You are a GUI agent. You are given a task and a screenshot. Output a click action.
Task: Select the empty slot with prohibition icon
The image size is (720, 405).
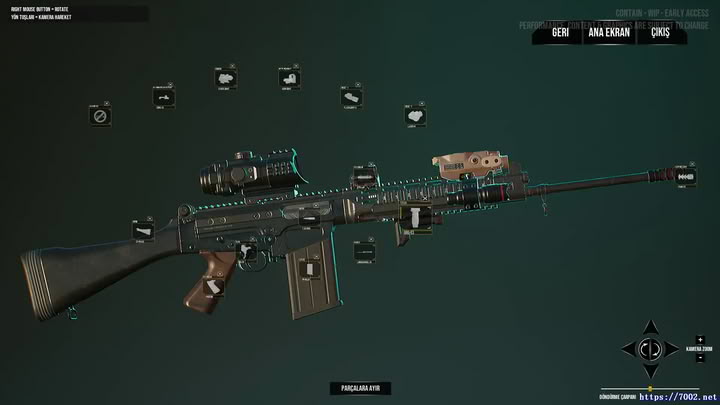coord(99,117)
